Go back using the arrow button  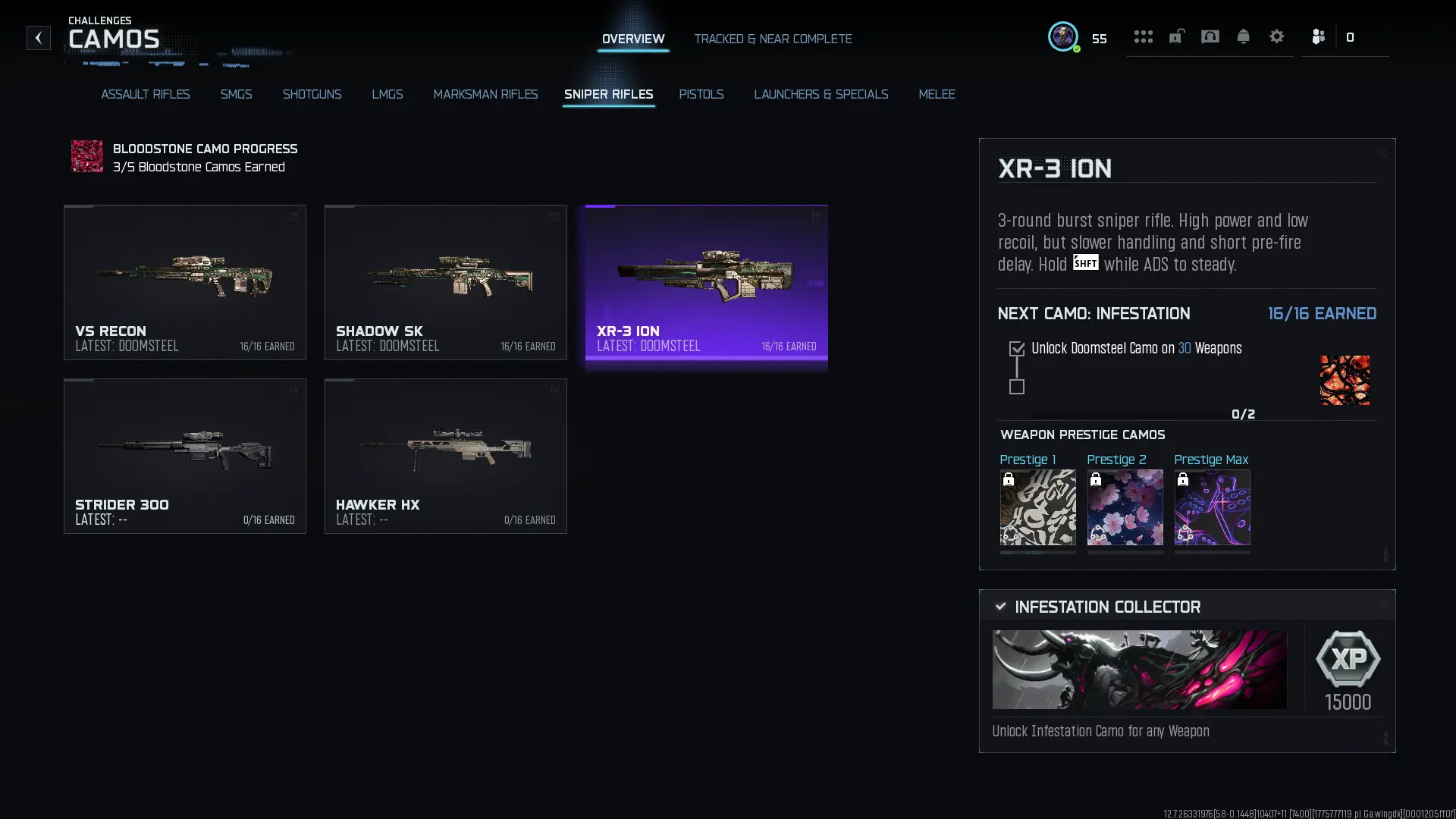tap(38, 38)
